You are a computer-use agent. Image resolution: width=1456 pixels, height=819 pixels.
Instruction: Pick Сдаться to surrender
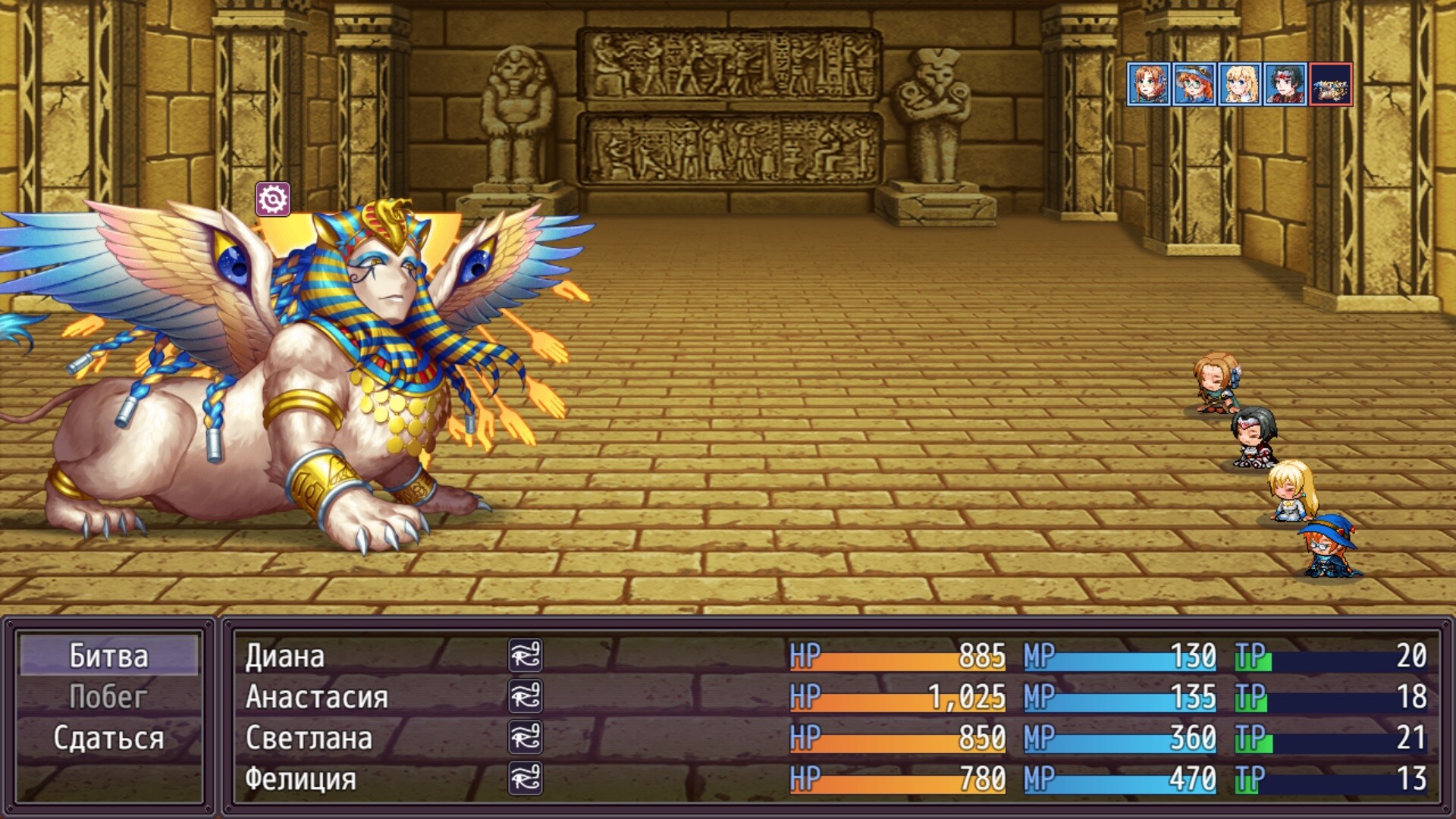[x=108, y=738]
